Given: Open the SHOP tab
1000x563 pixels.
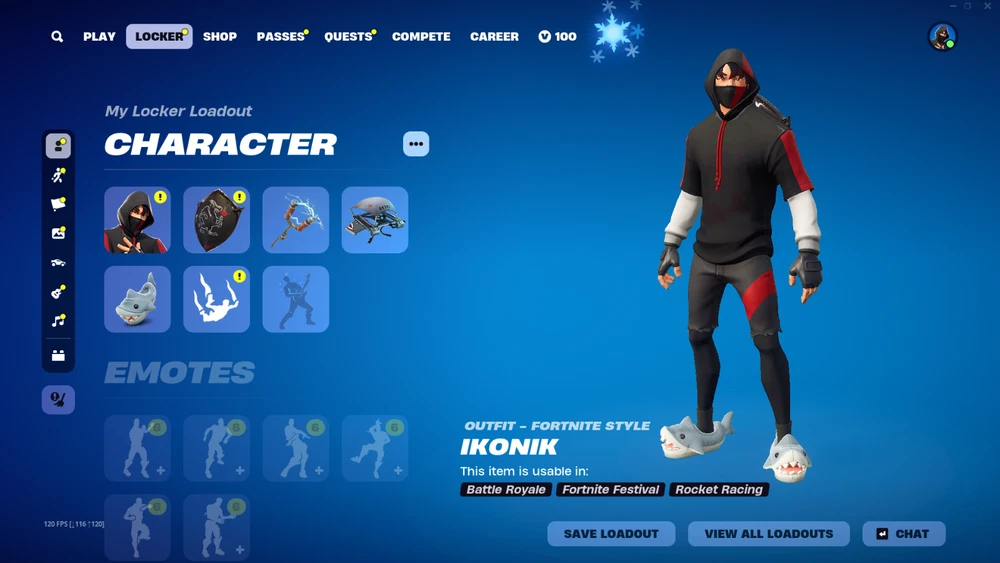Looking at the screenshot, I should [x=220, y=37].
